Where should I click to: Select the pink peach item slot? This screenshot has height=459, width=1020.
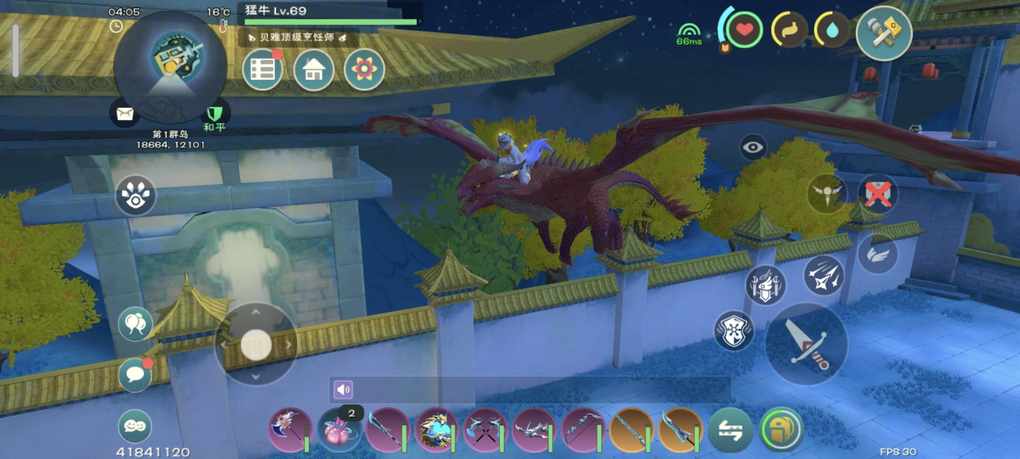338,431
